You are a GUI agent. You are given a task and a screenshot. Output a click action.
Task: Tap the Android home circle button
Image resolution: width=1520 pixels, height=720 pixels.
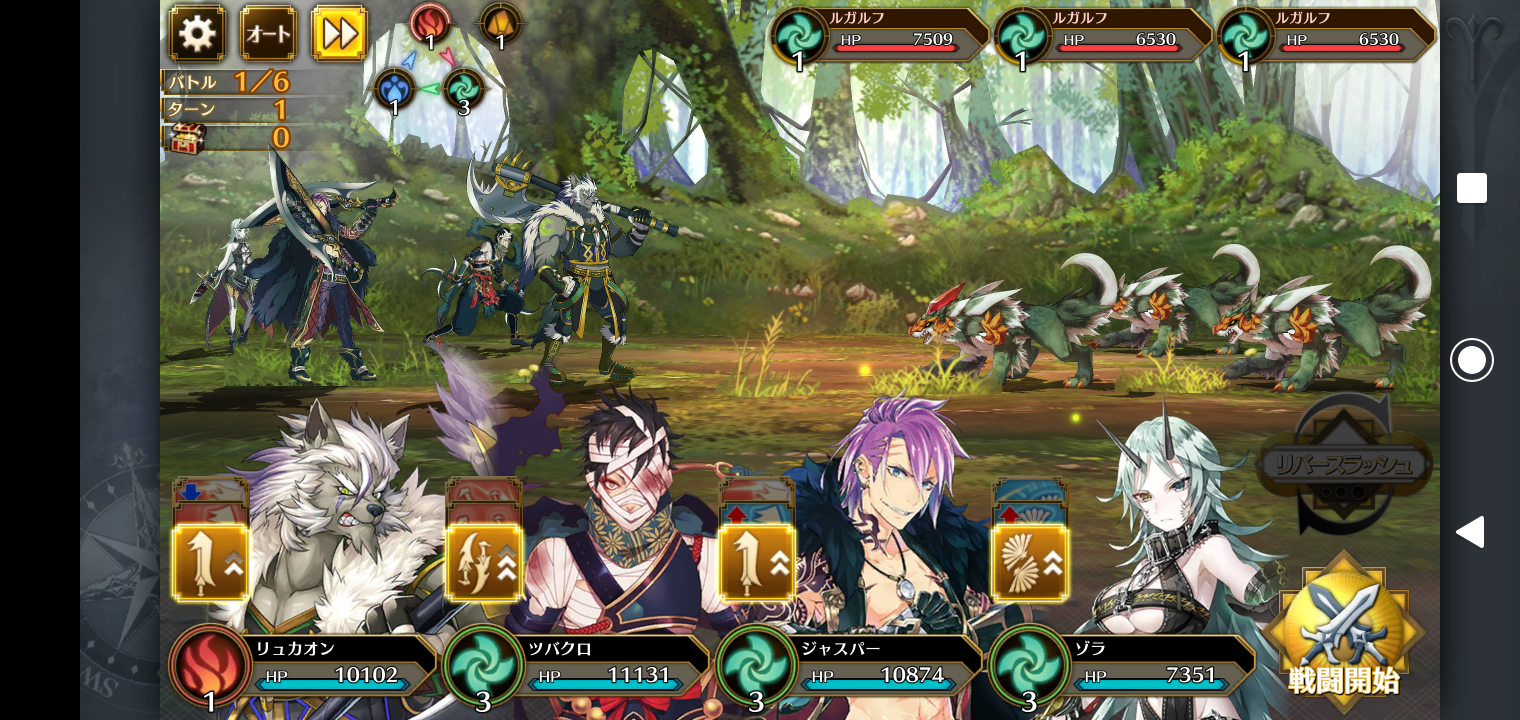pos(1471,360)
